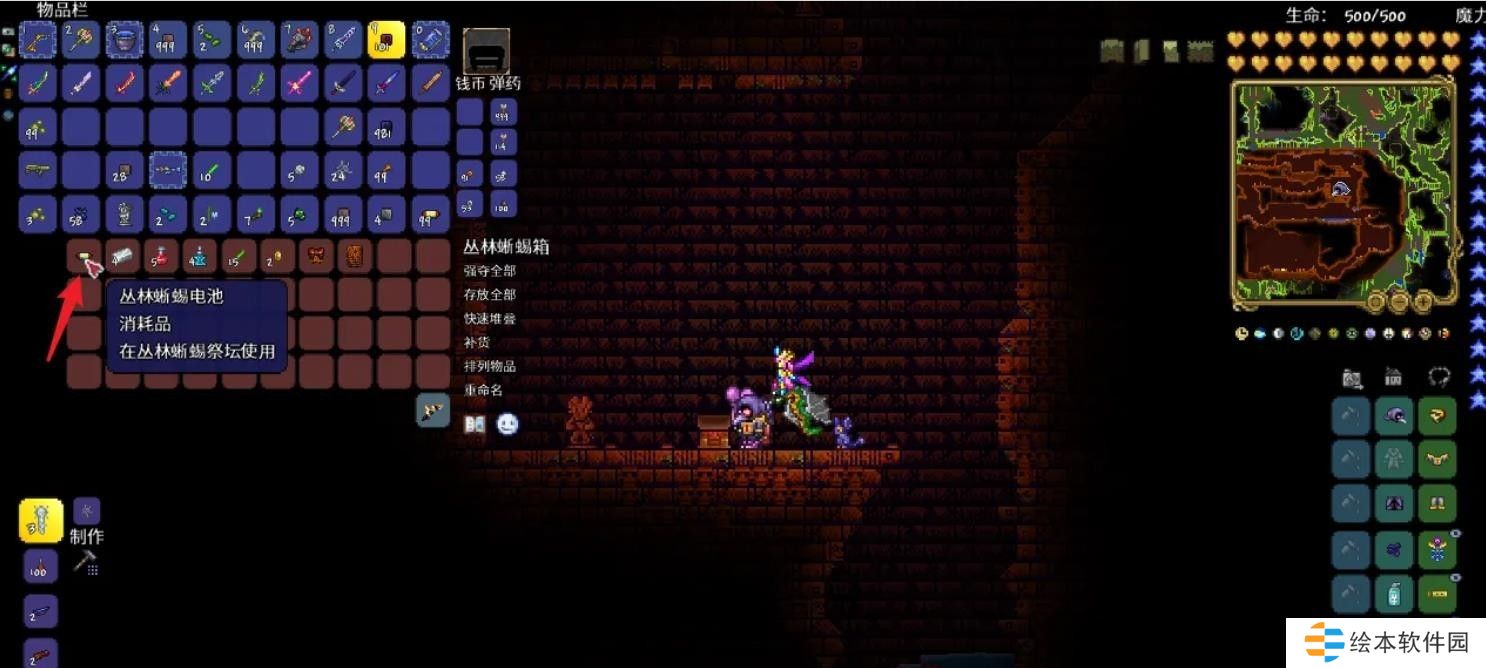Take the red potion from chest
The width and height of the screenshot is (1486, 668).
pyautogui.click(x=161, y=257)
